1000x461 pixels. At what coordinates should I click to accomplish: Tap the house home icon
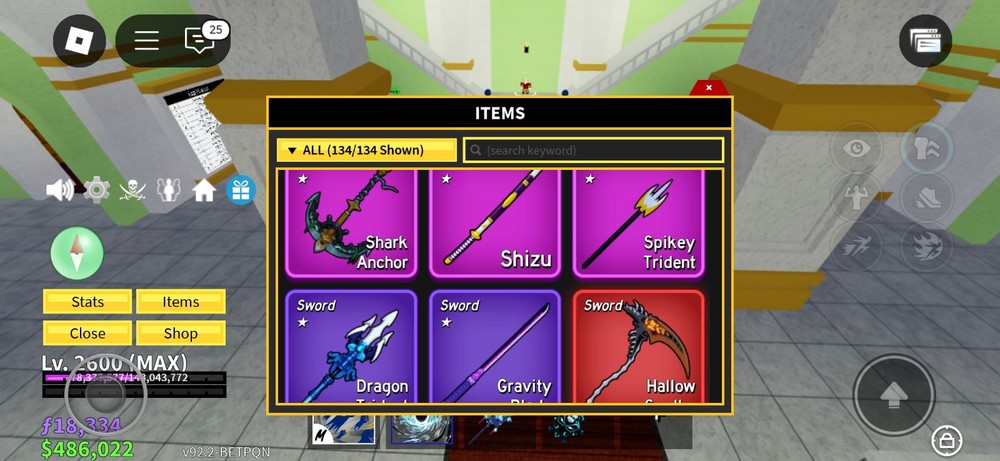pos(204,190)
